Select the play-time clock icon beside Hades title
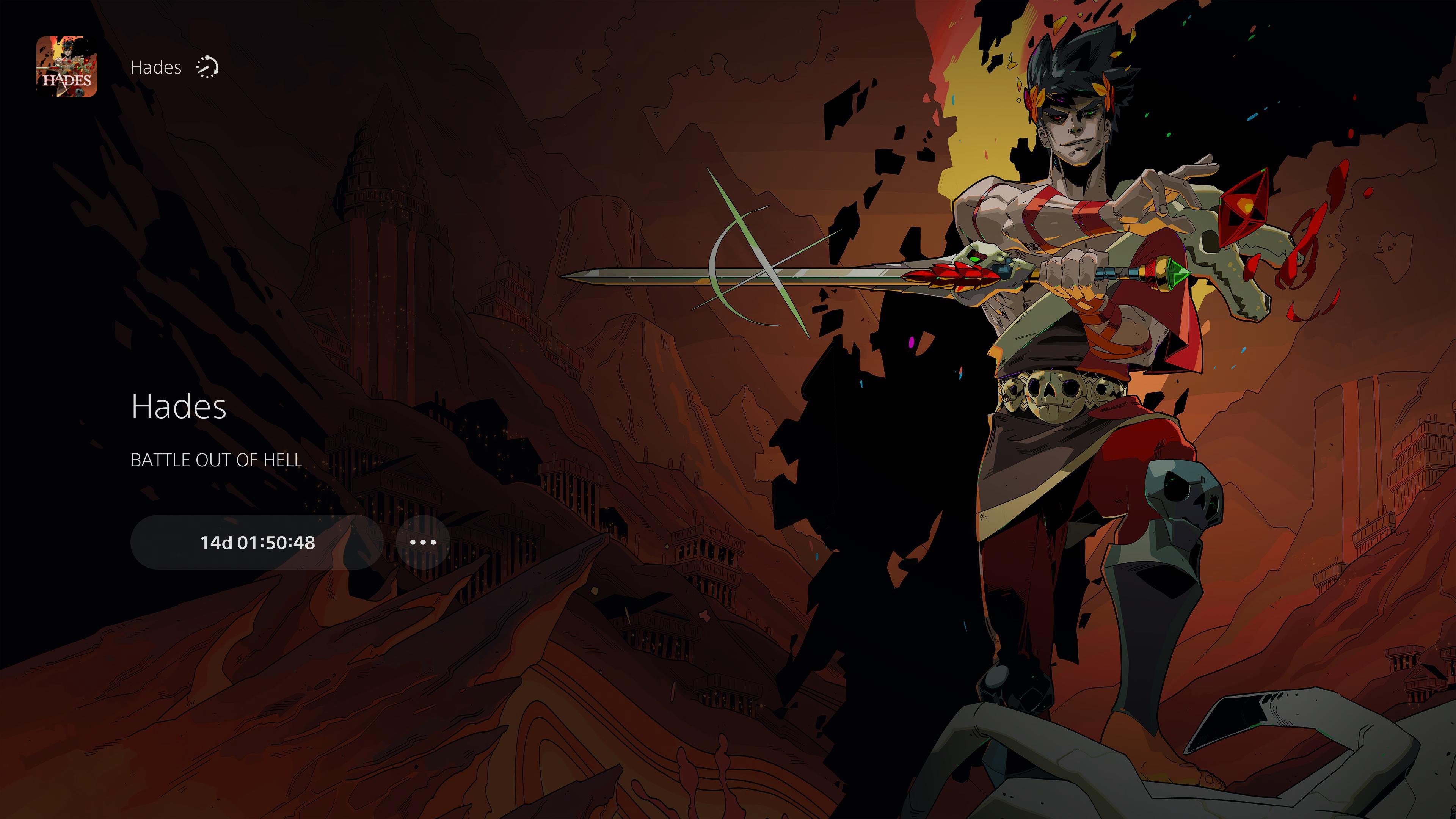This screenshot has height=819, width=1456. pyautogui.click(x=208, y=67)
